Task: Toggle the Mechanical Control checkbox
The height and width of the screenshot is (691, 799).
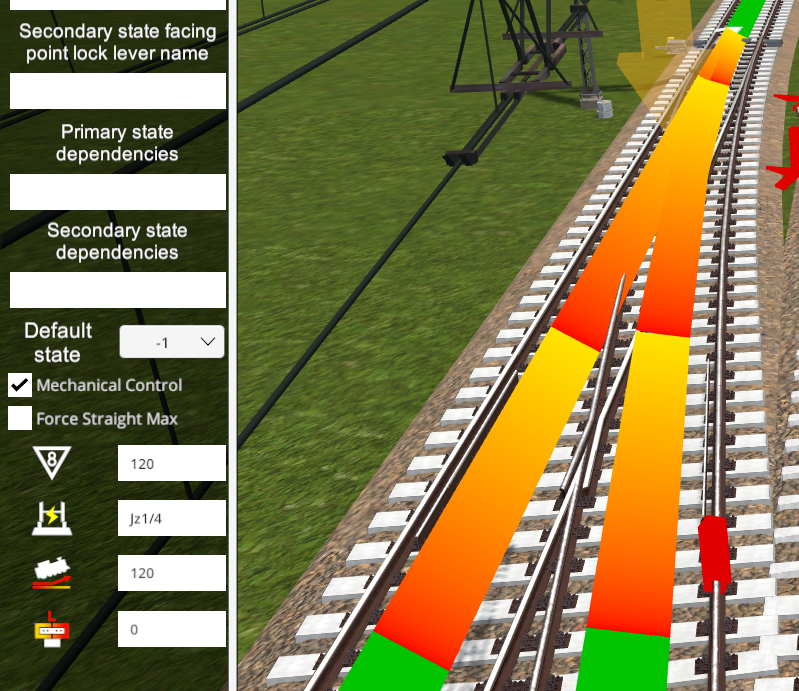Action: coord(20,385)
